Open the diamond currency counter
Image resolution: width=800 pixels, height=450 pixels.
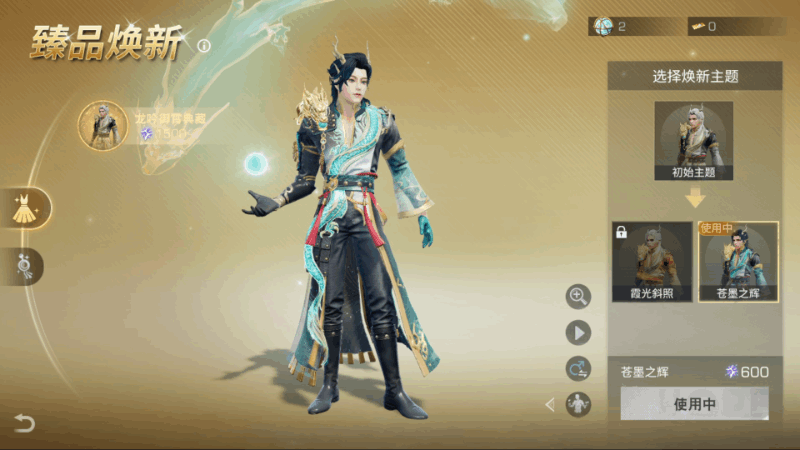tap(631, 27)
